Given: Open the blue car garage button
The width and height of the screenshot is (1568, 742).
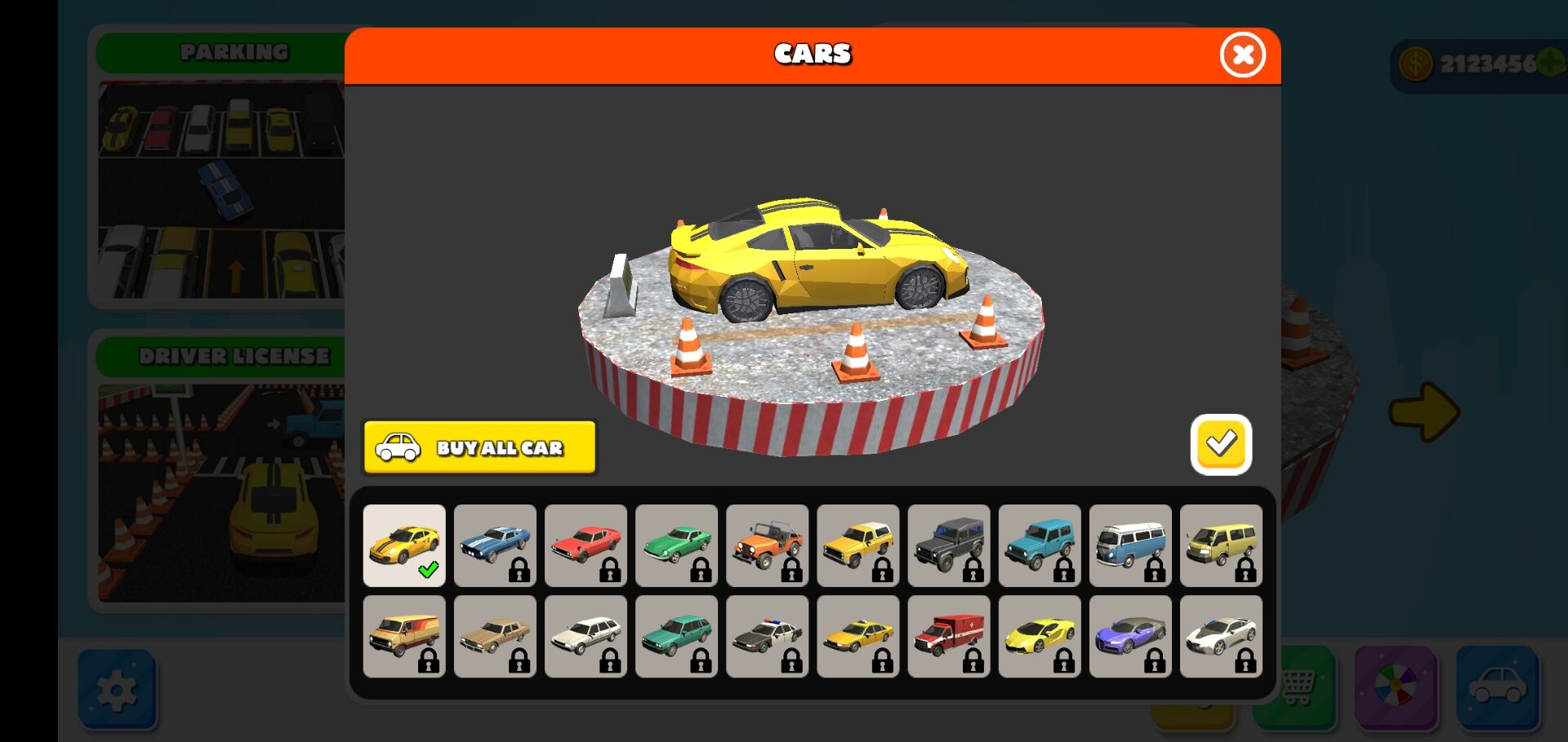Looking at the screenshot, I should coord(1497,686).
